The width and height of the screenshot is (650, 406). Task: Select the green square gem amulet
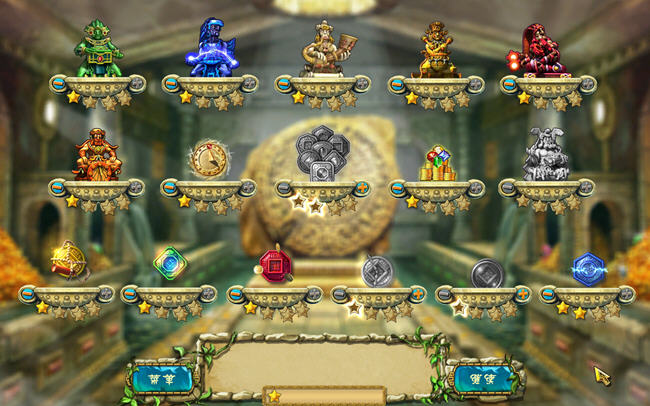169,263
